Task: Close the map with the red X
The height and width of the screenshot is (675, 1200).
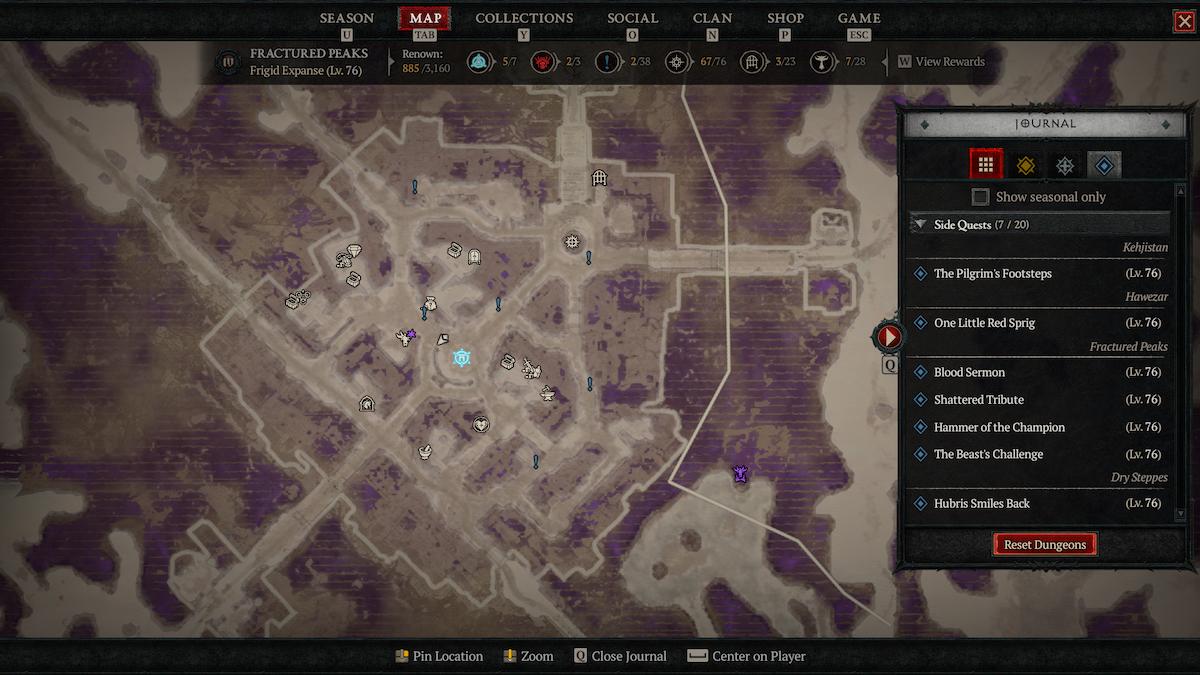Action: [x=1184, y=21]
